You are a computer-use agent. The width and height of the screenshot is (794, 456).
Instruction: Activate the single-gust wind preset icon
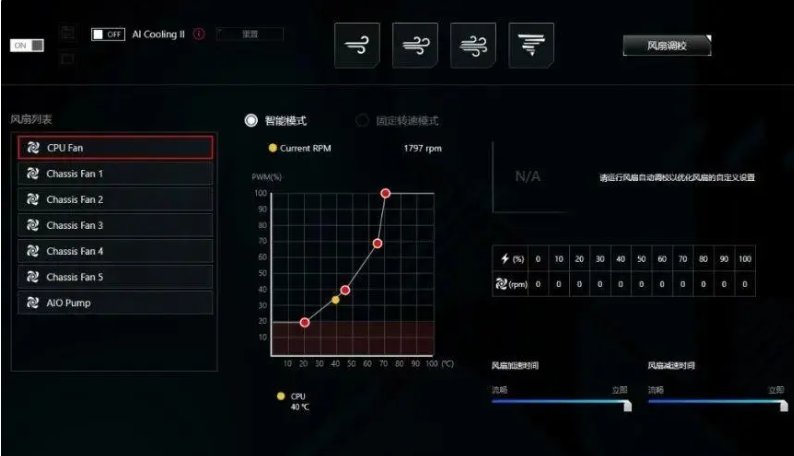click(x=357, y=45)
